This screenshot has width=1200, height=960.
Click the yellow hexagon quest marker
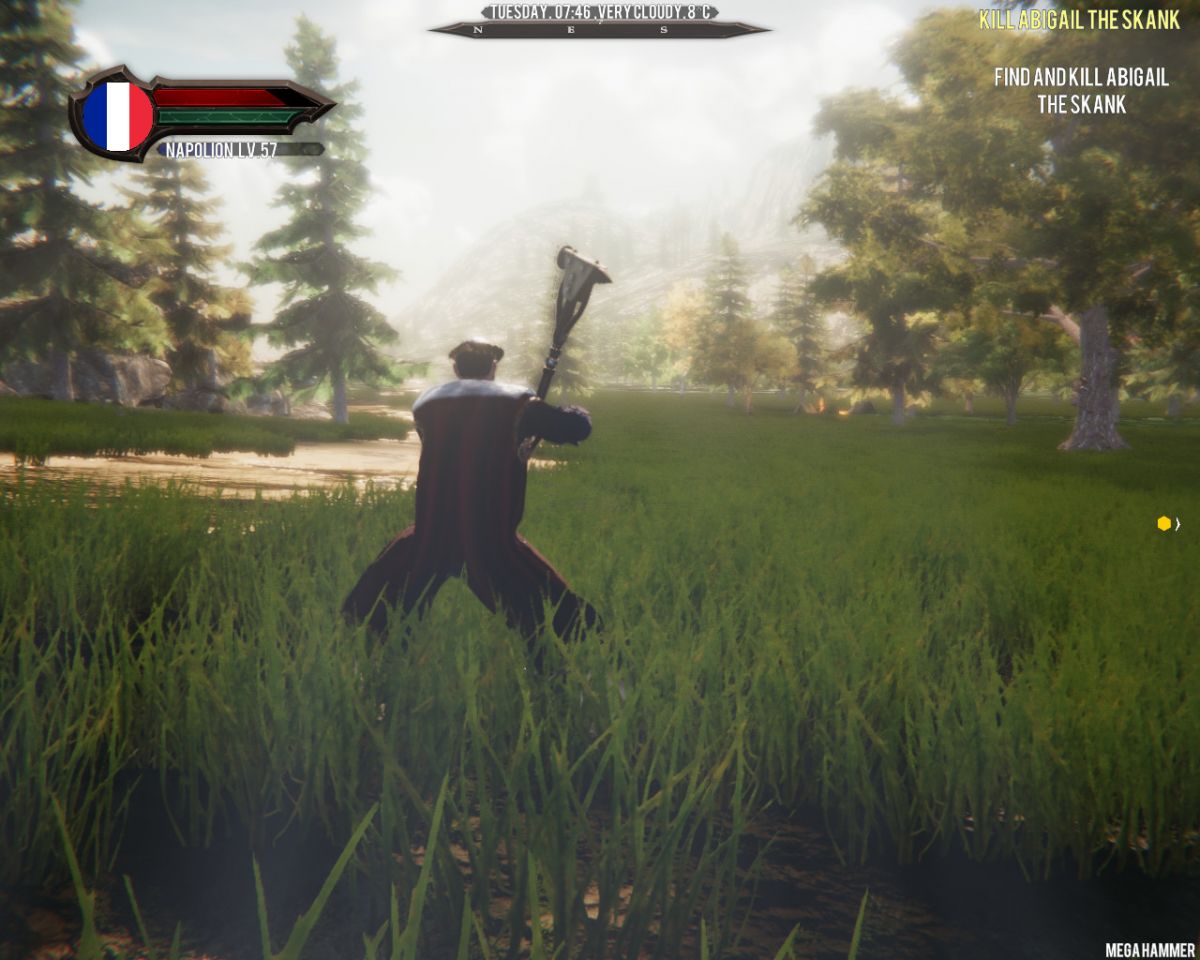(x=1164, y=523)
